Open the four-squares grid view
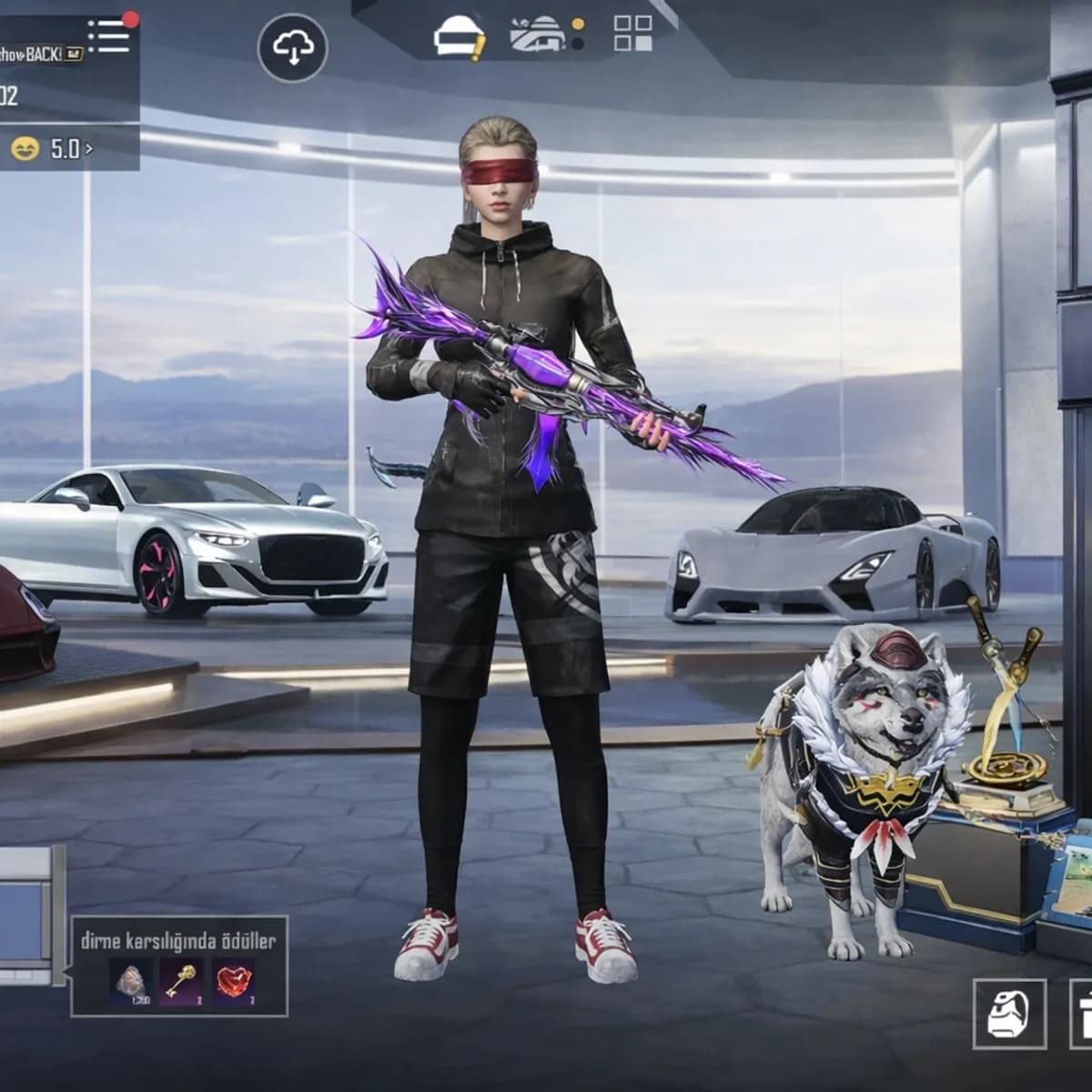The height and width of the screenshot is (1092, 1092). [632, 33]
